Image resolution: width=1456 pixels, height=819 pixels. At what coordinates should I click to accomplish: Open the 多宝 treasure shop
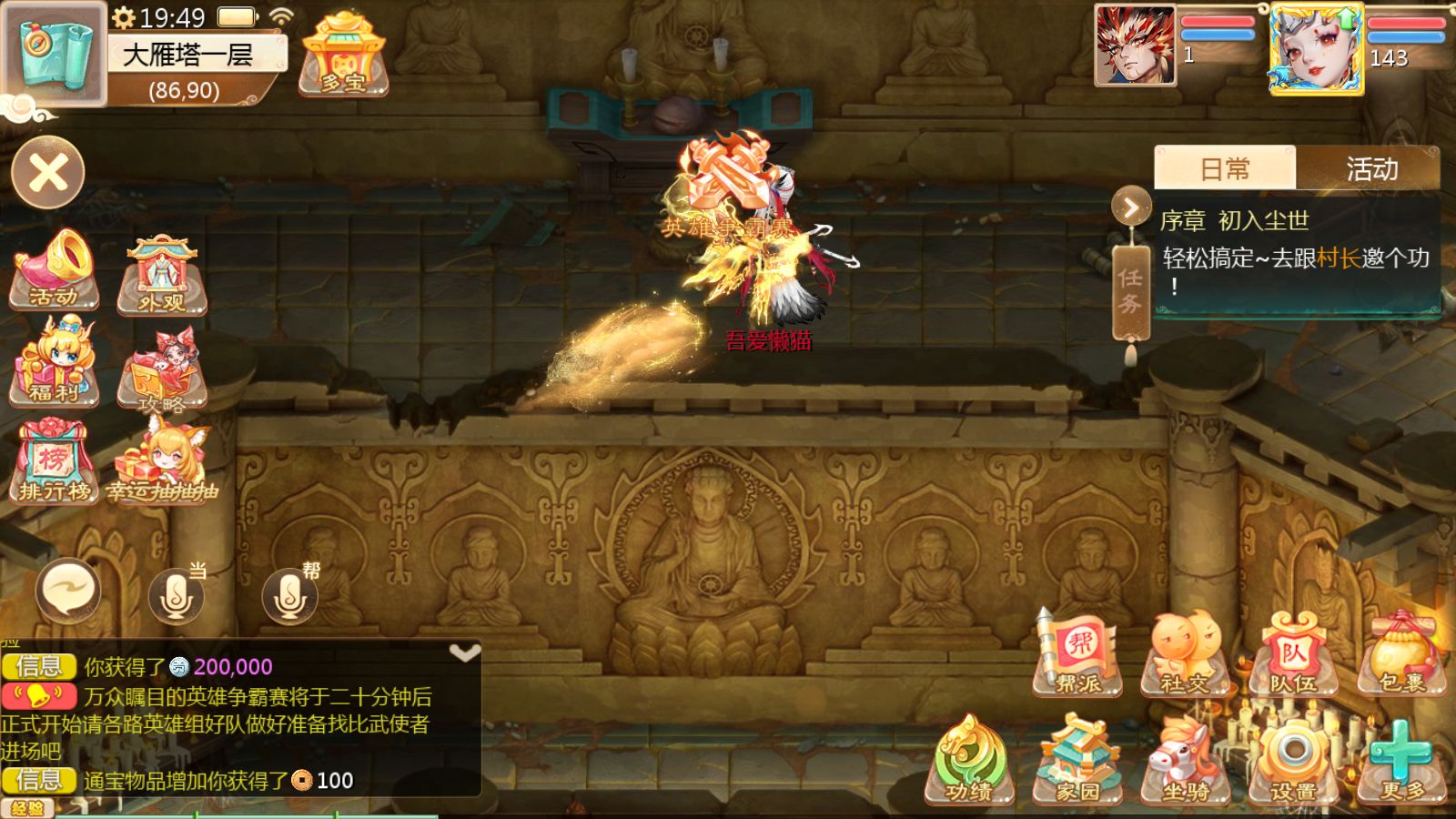[x=343, y=56]
